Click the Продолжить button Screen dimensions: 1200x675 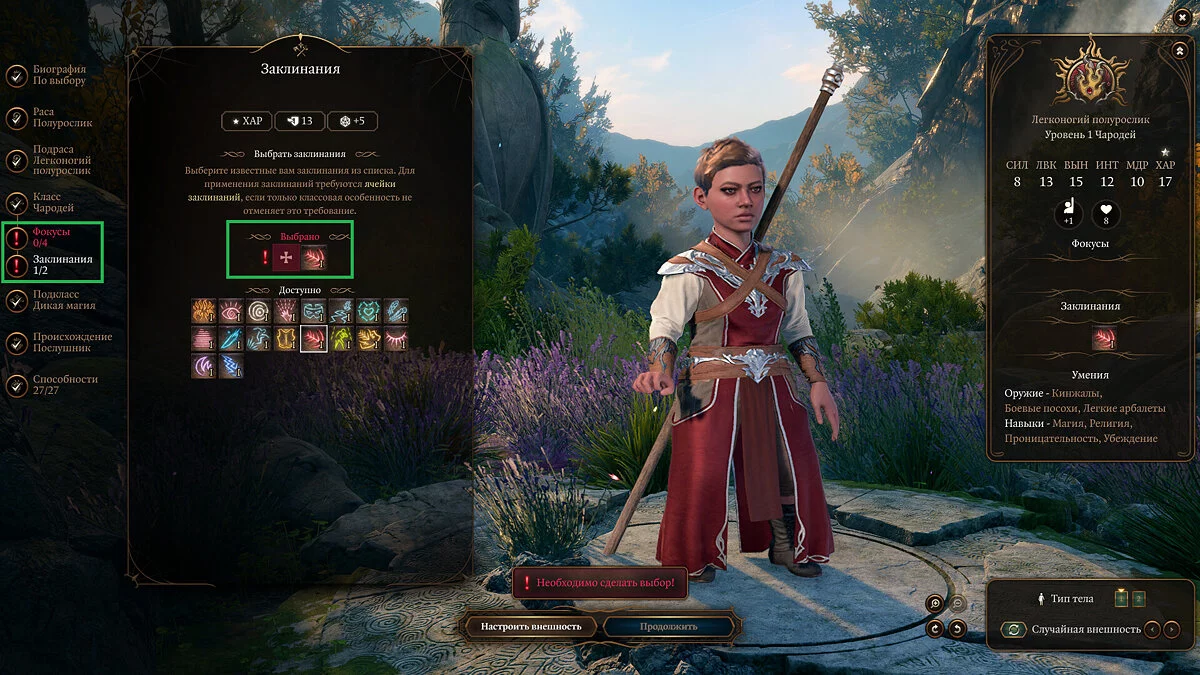pos(671,627)
